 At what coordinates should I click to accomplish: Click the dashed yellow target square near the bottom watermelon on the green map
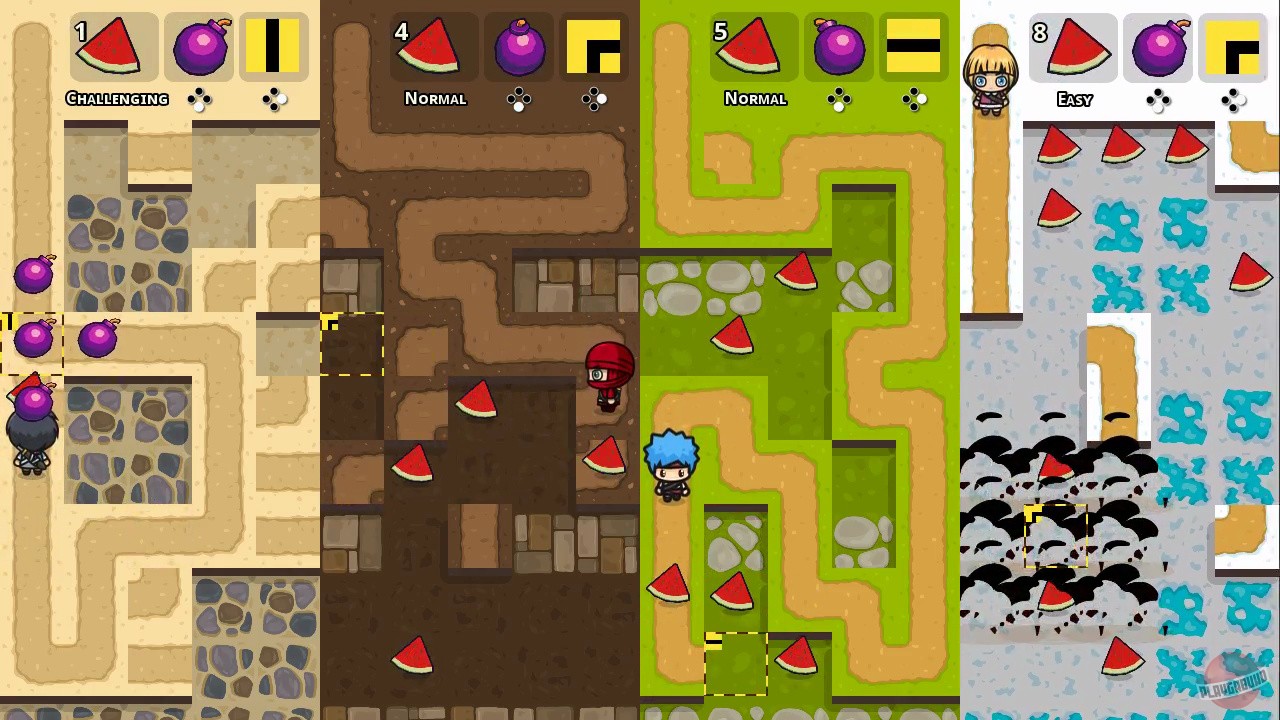tap(737, 665)
